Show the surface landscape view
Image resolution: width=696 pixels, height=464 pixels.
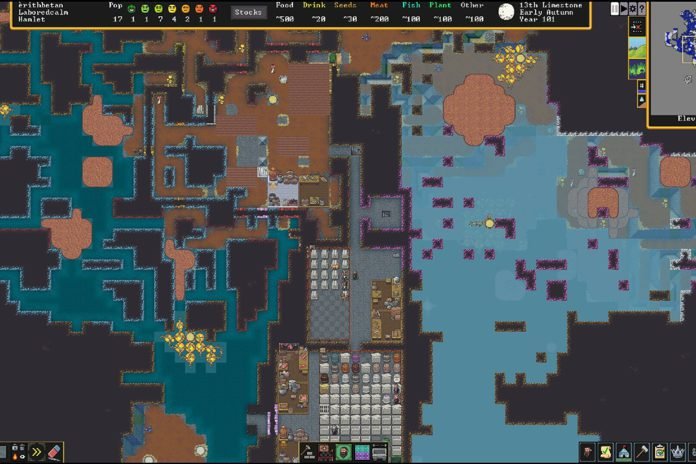[636, 48]
